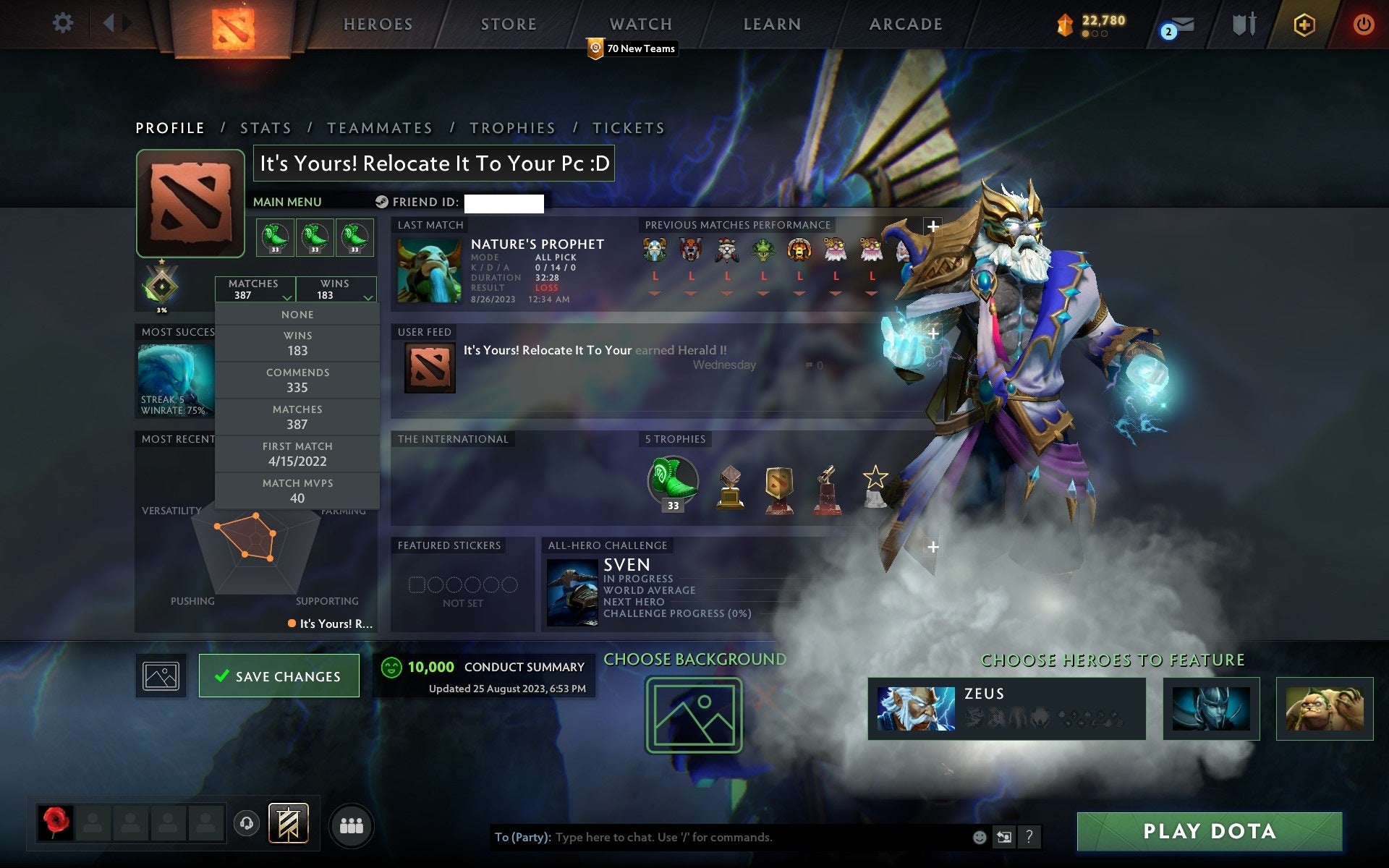Select Commends from the stat dropdown
The width and height of the screenshot is (1389, 868).
point(298,380)
